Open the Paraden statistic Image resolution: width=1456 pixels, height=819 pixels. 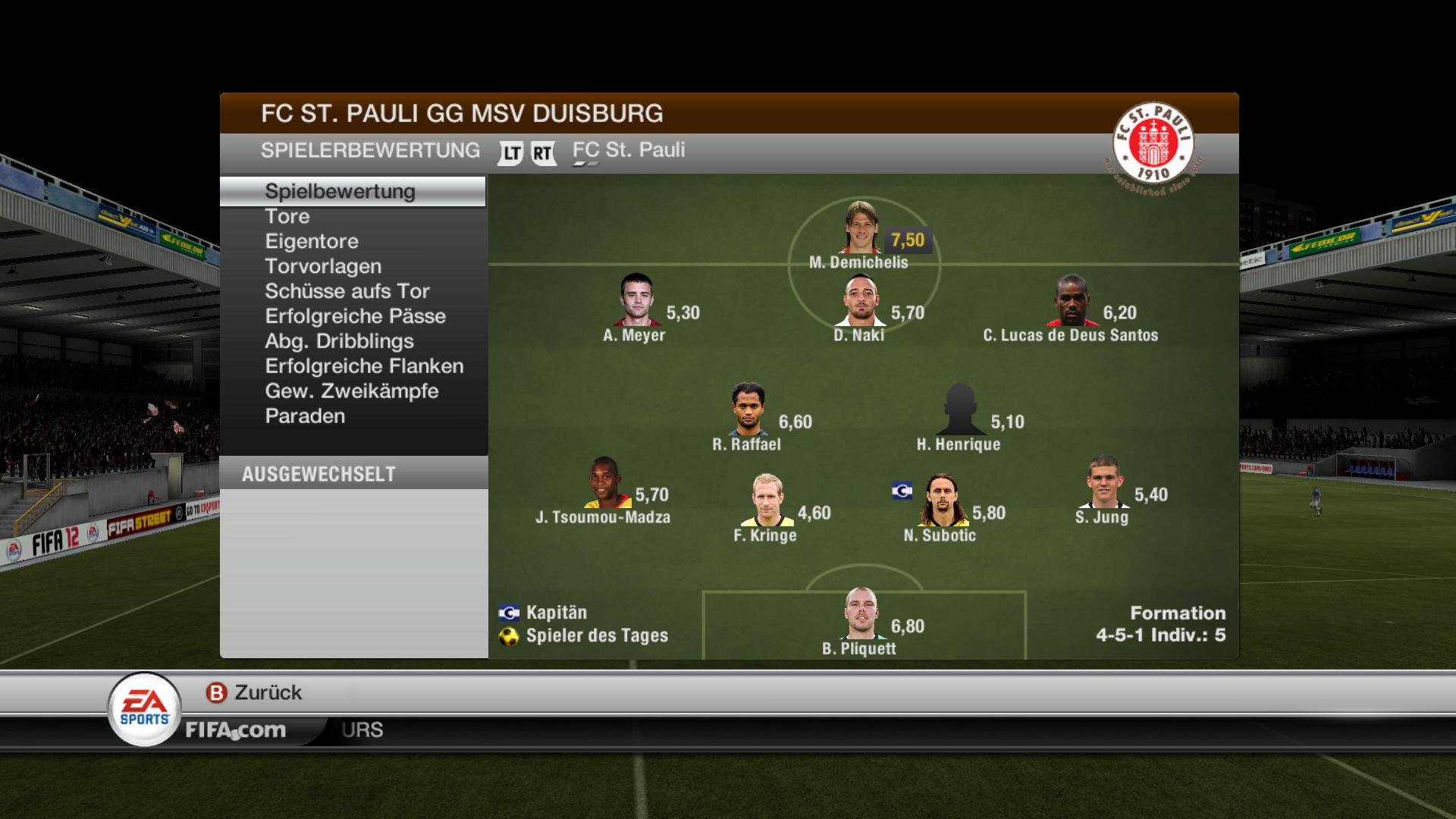click(305, 416)
